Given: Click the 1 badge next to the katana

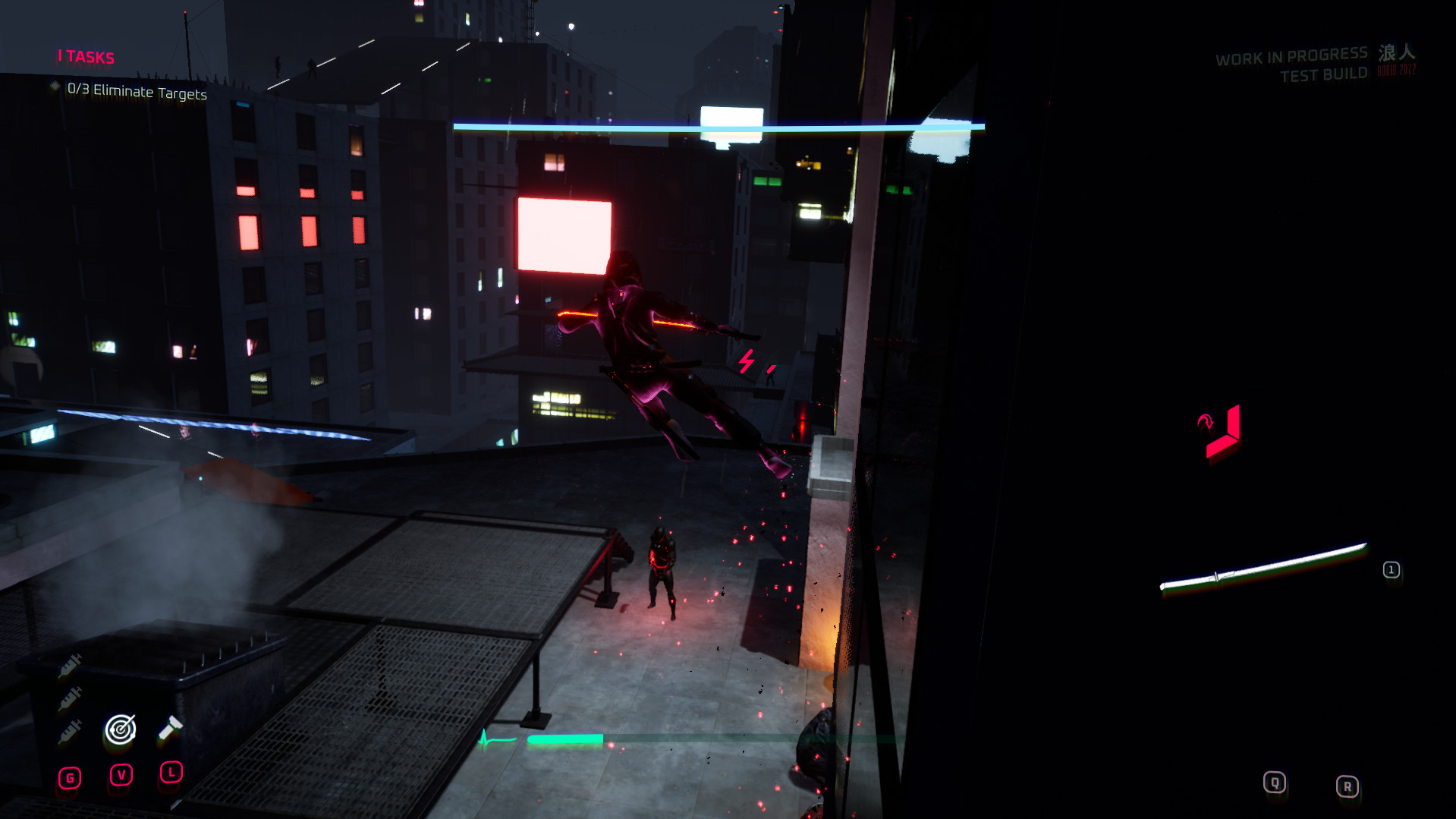Looking at the screenshot, I should click(x=1392, y=570).
